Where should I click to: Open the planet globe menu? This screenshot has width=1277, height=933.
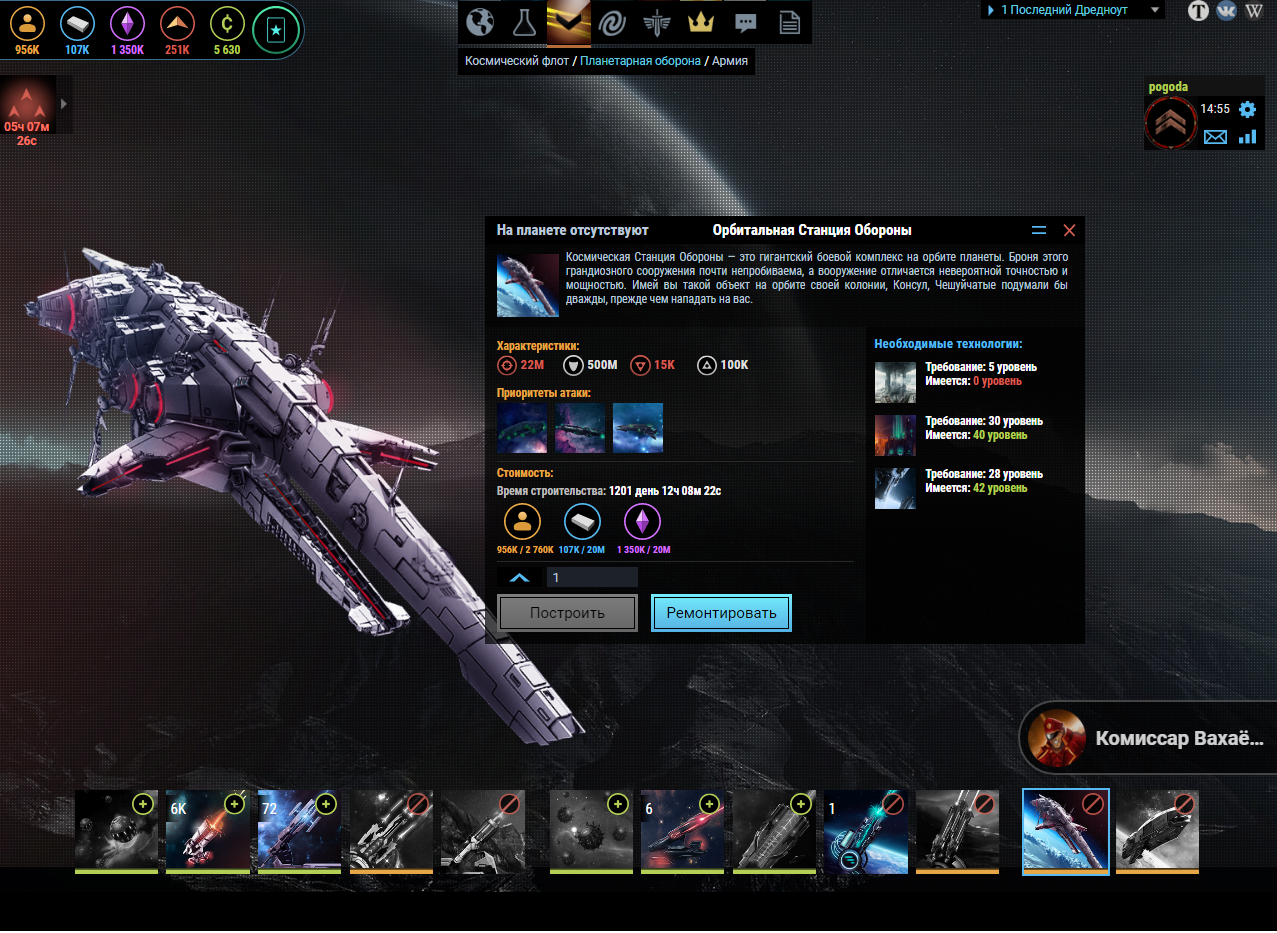point(481,21)
